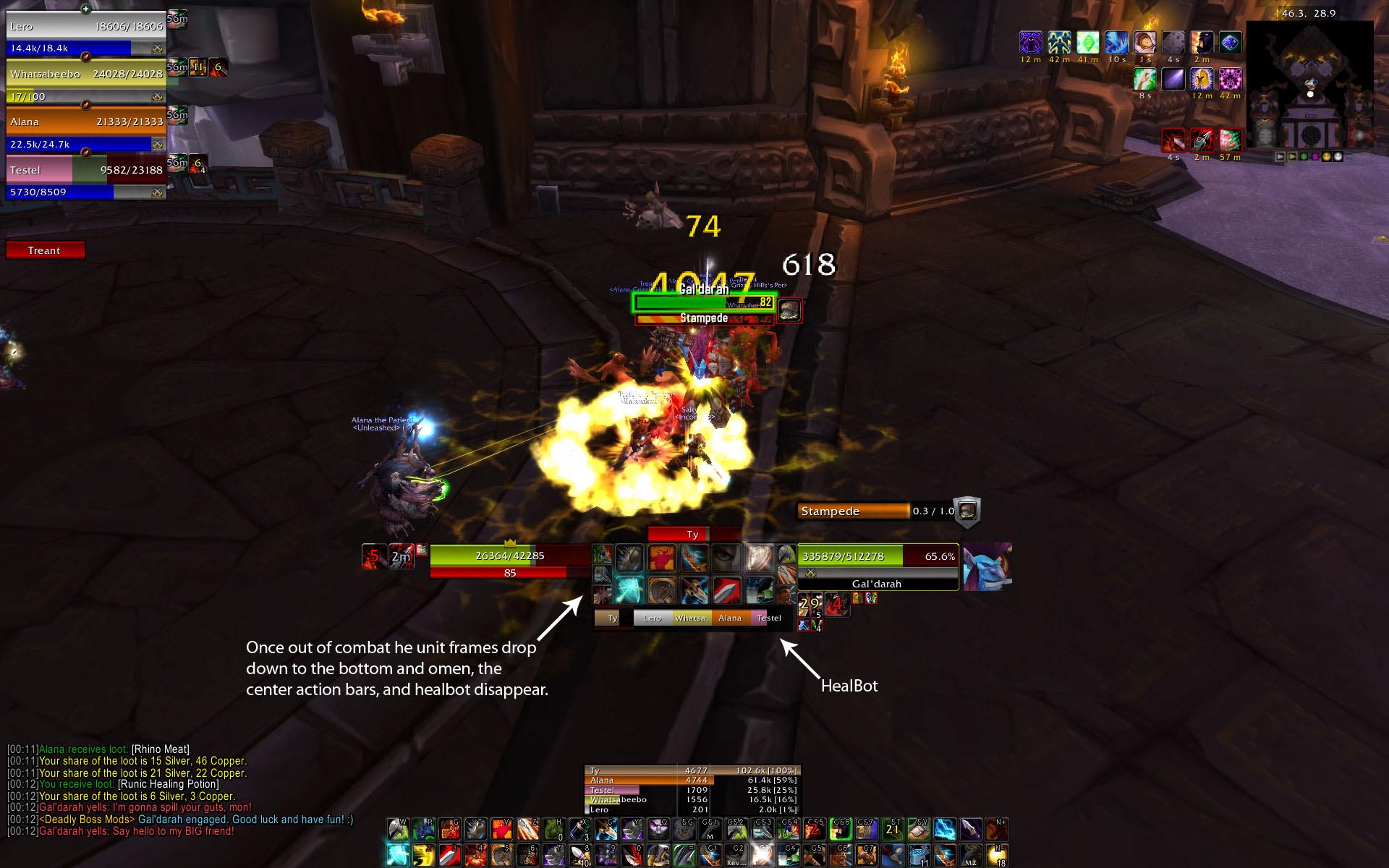1389x868 pixels.
Task: Click the Stampede boss timer bar
Action: [854, 511]
